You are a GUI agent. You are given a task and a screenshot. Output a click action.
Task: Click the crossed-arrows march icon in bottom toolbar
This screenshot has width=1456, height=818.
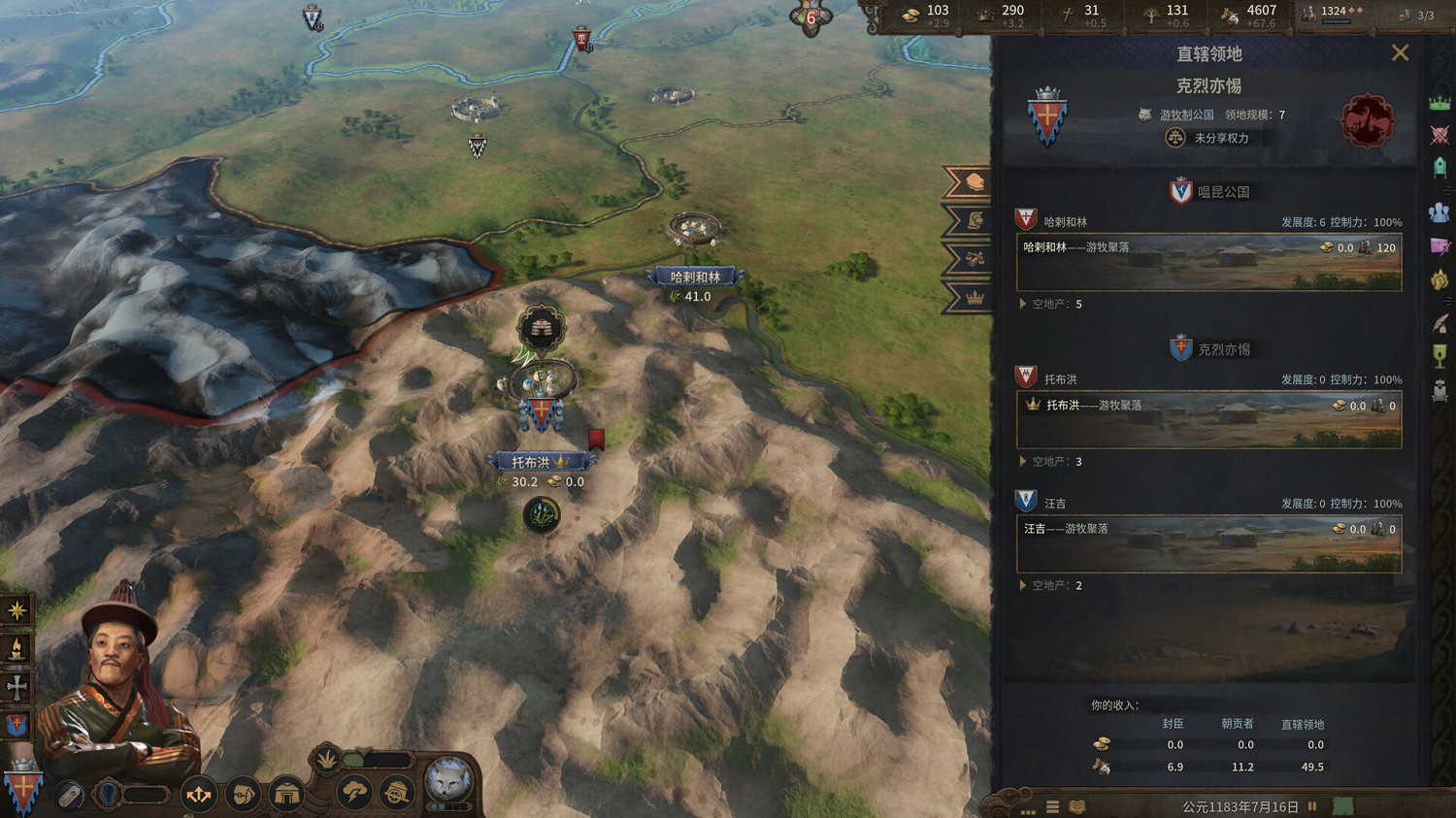[199, 794]
